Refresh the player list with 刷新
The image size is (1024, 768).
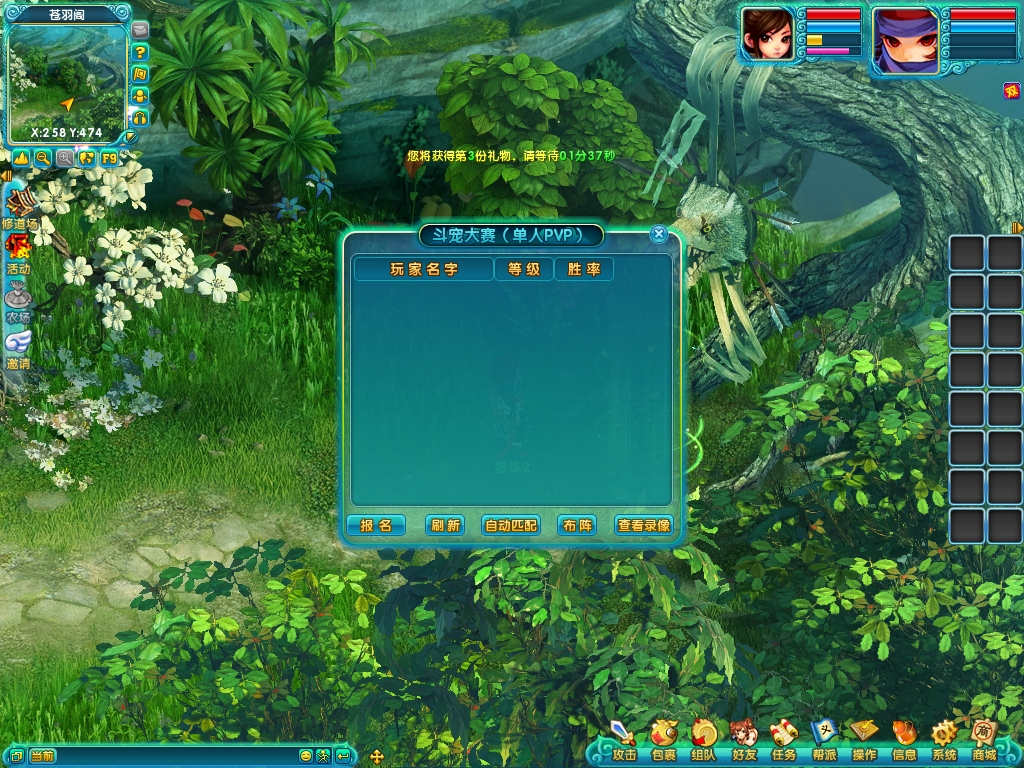[445, 525]
